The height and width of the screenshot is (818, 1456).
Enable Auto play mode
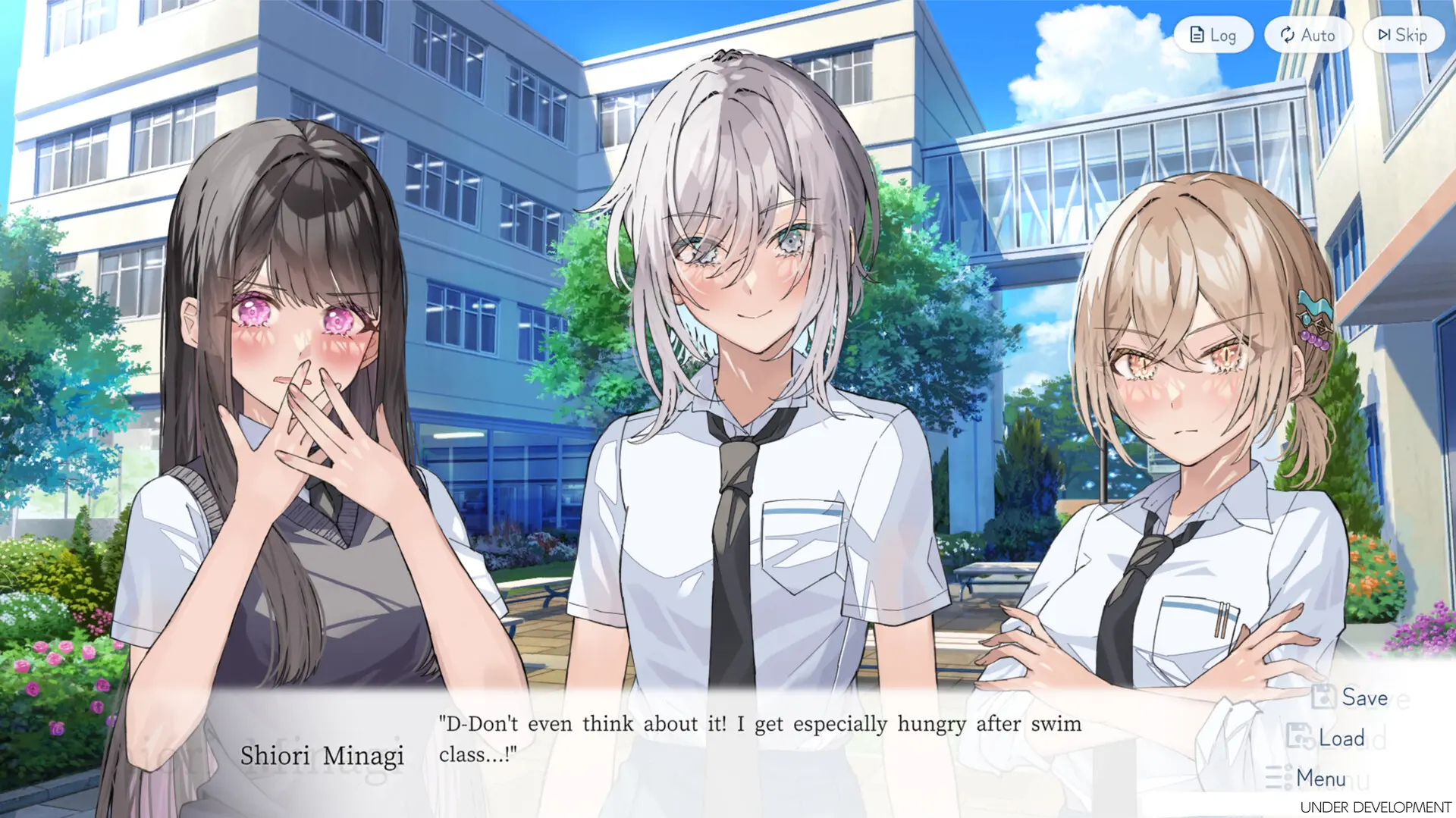1308,34
